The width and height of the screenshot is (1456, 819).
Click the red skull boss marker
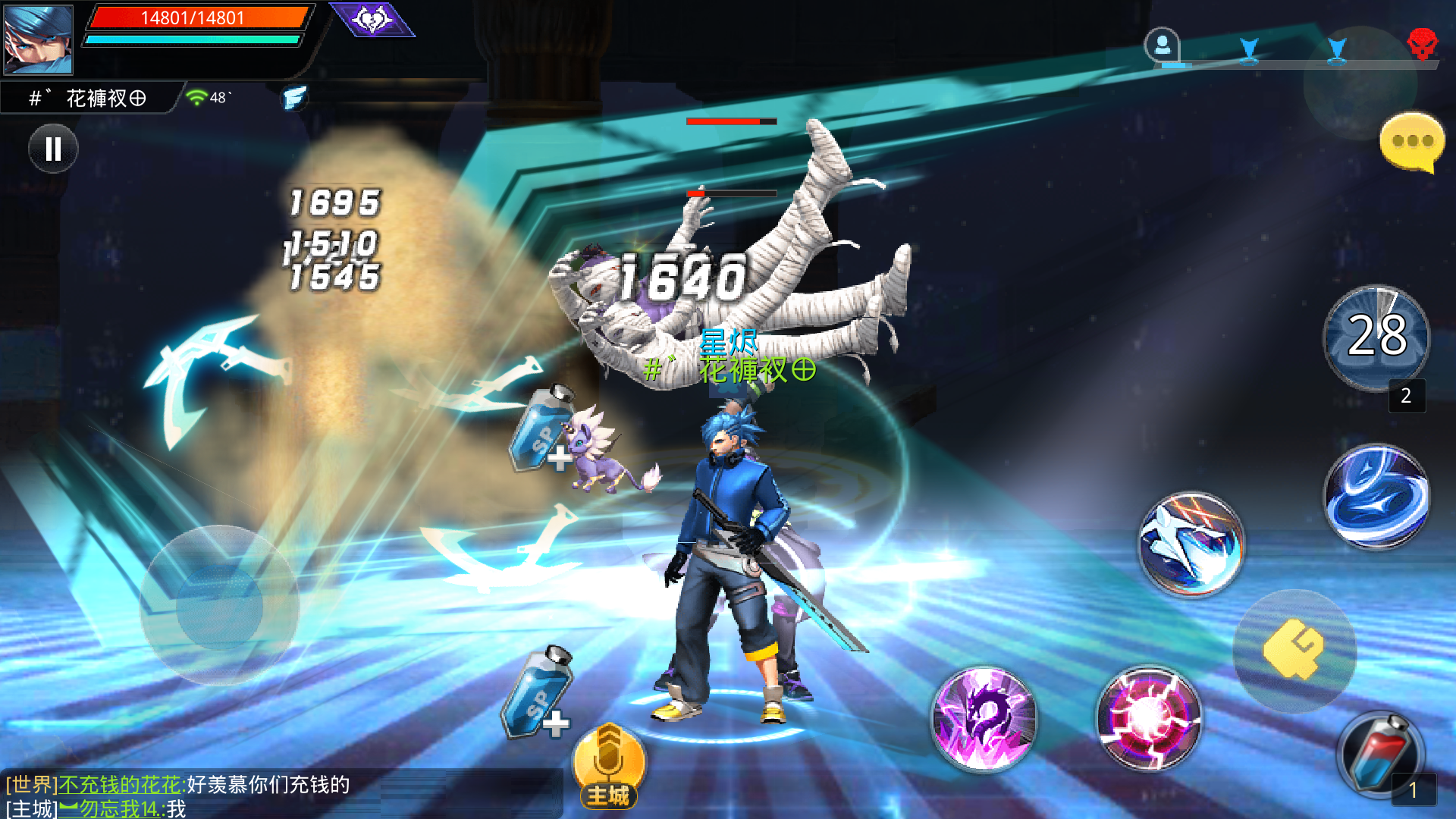[x=1422, y=44]
